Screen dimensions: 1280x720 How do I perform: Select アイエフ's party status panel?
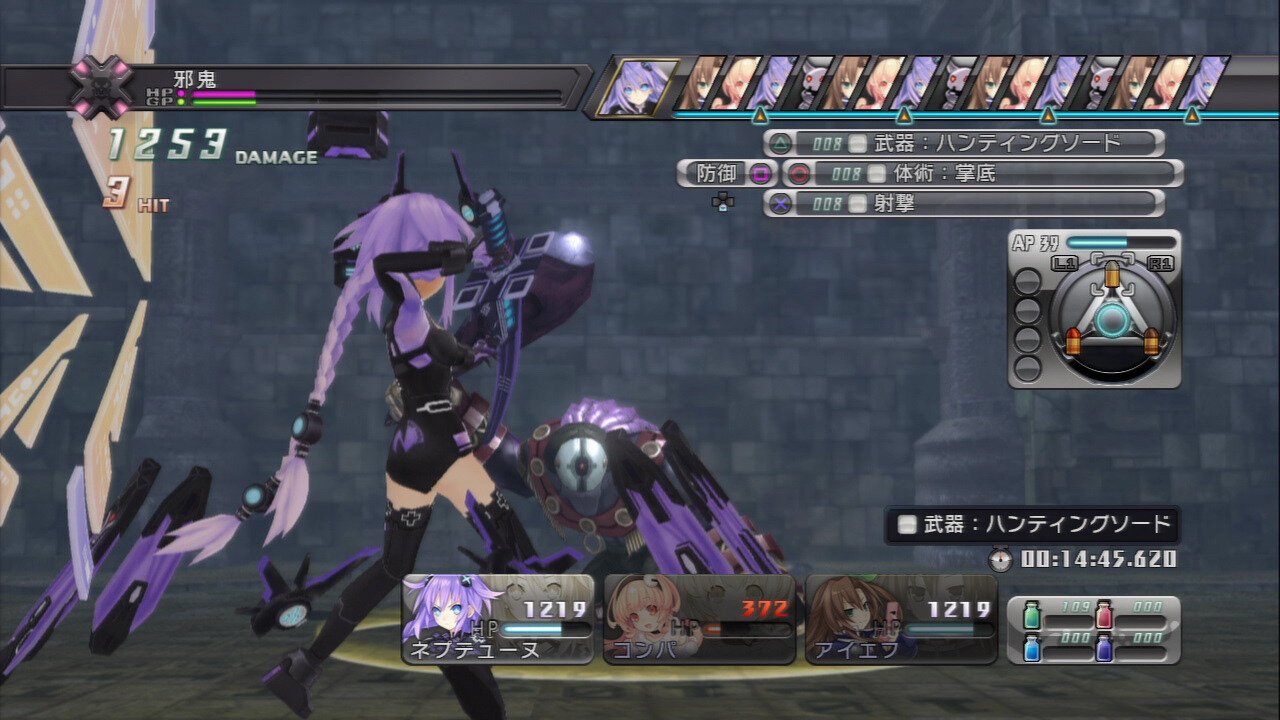point(901,620)
